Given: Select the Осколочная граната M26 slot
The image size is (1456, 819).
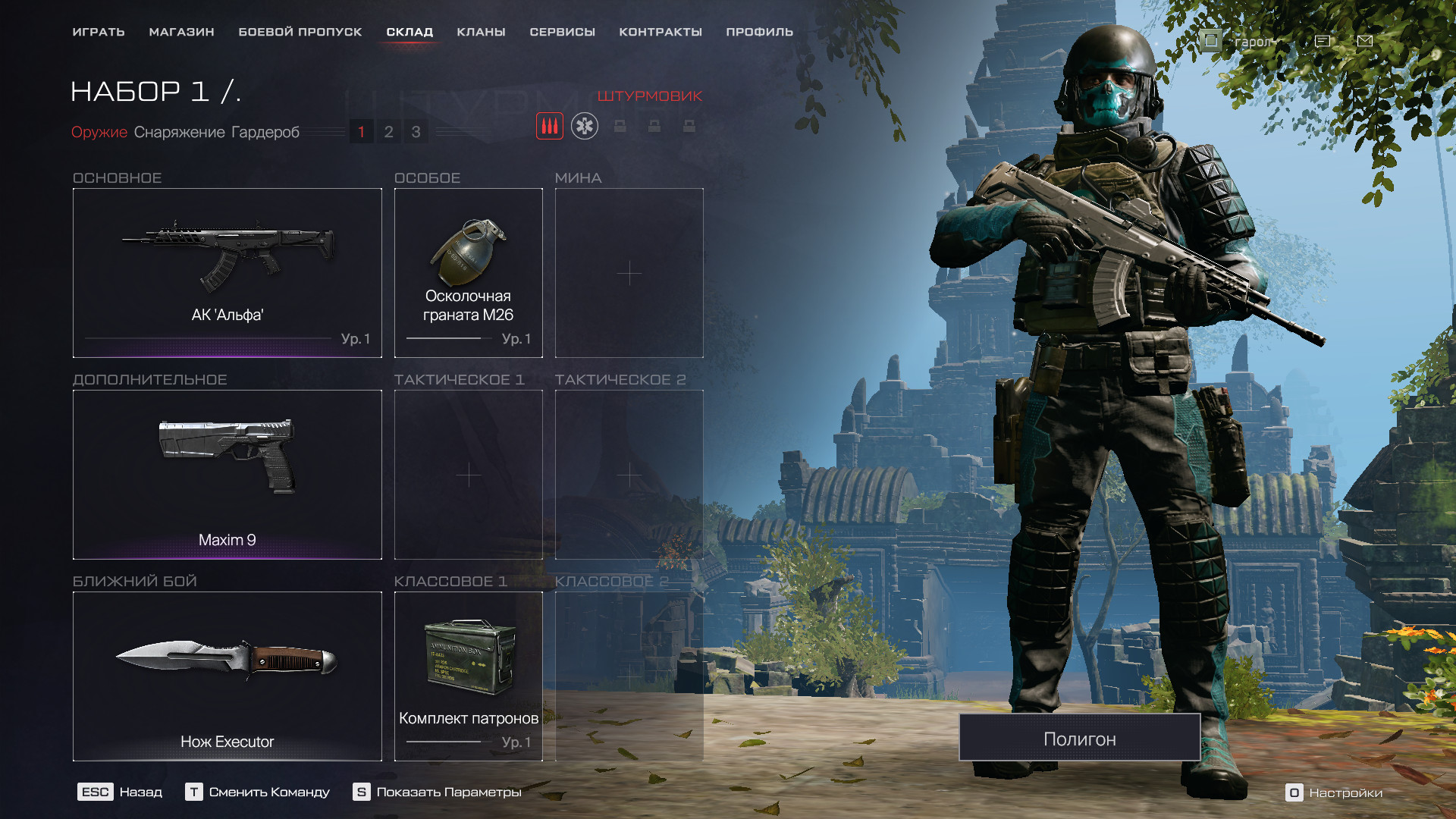Looking at the screenshot, I should tap(468, 272).
